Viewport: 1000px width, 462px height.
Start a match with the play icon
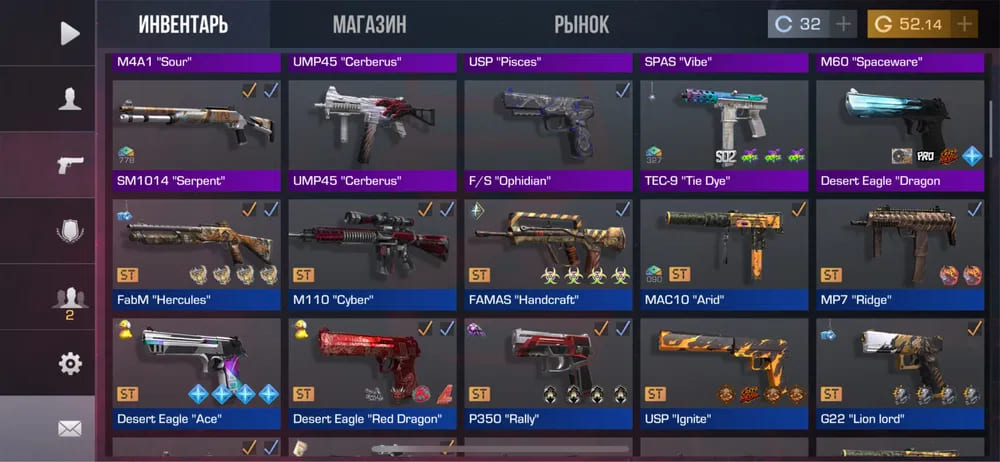point(69,33)
